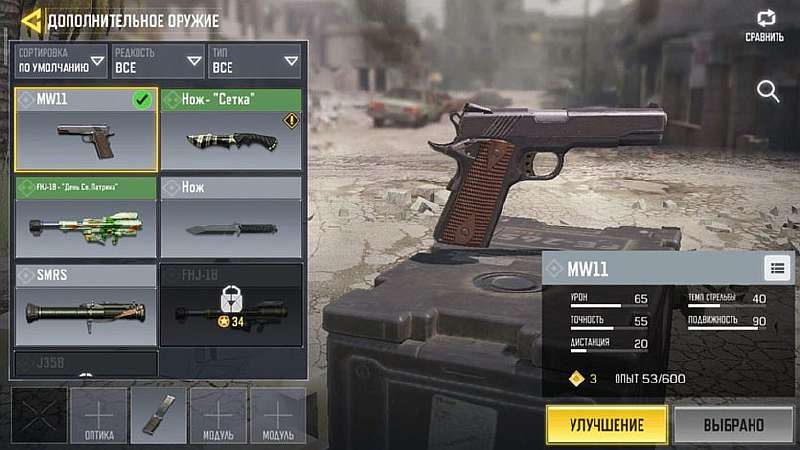Select the equipped magazine attachment slot
Viewport: 800px width, 450px height.
click(158, 415)
